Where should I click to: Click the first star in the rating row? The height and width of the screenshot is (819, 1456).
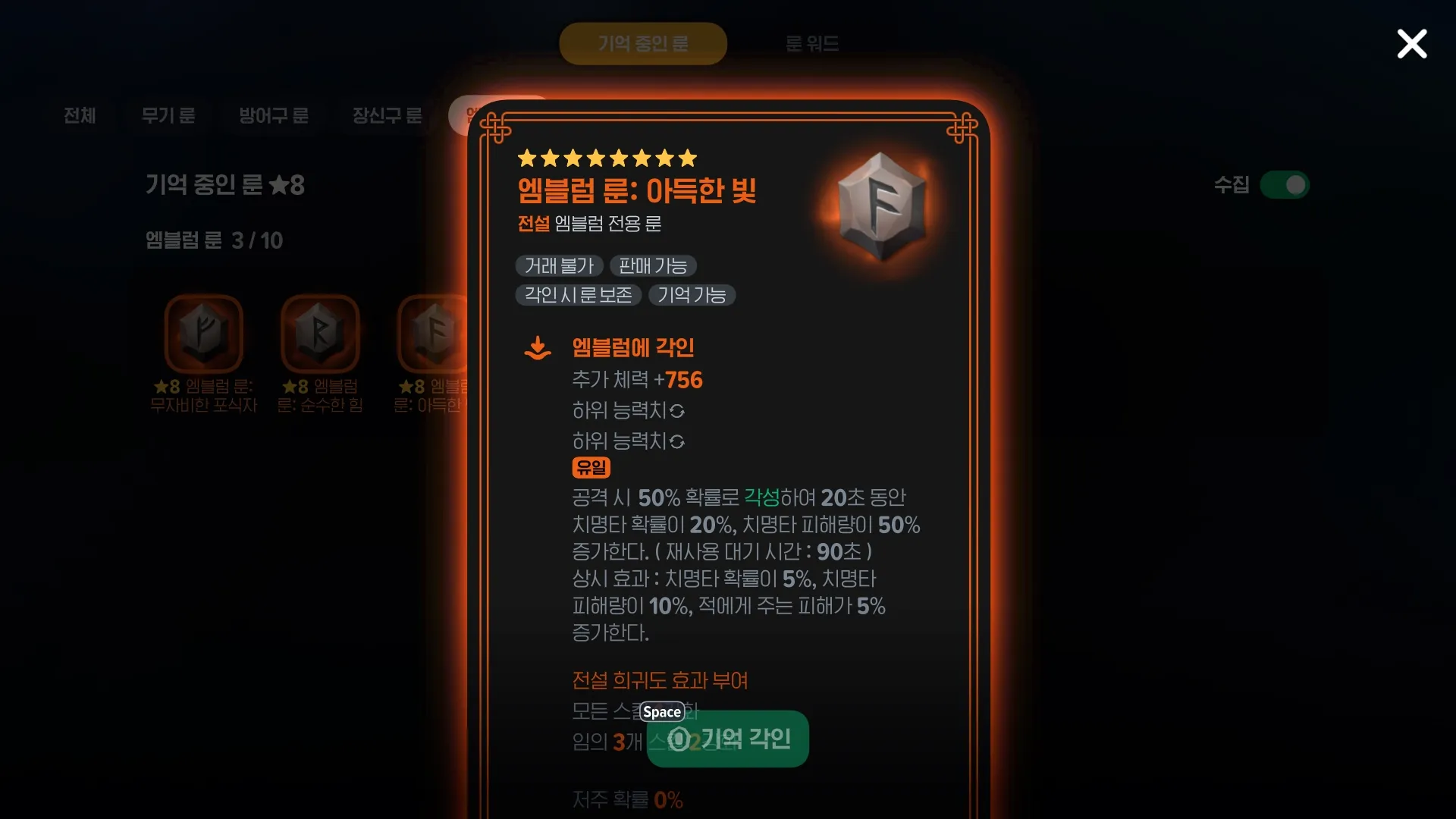pyautogui.click(x=526, y=158)
